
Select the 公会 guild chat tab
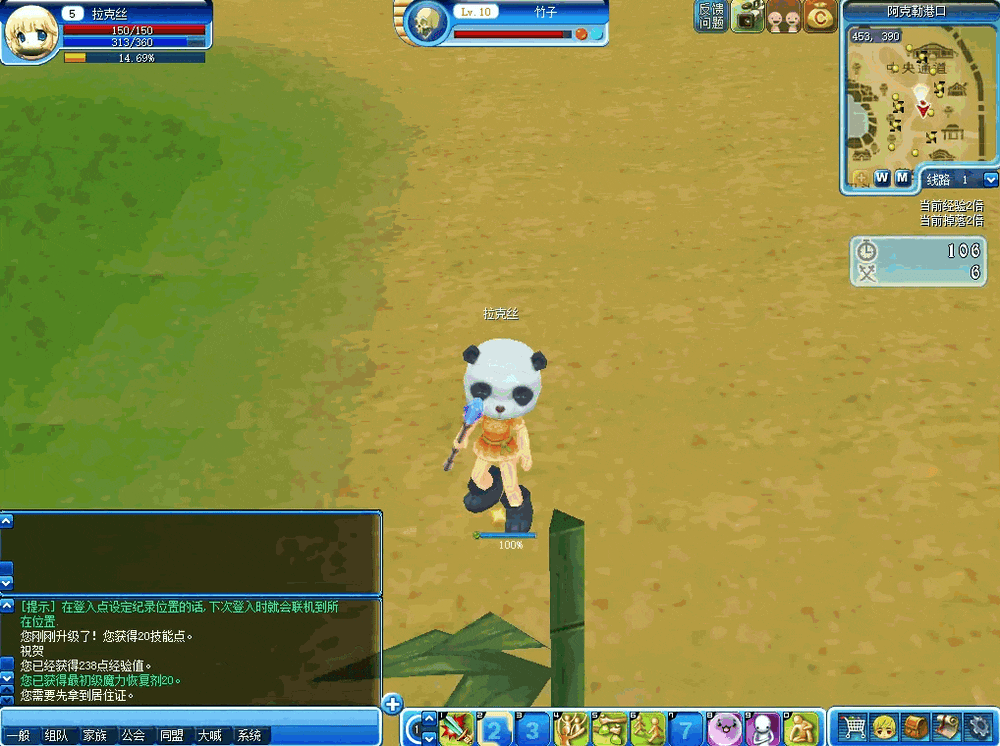click(x=133, y=736)
